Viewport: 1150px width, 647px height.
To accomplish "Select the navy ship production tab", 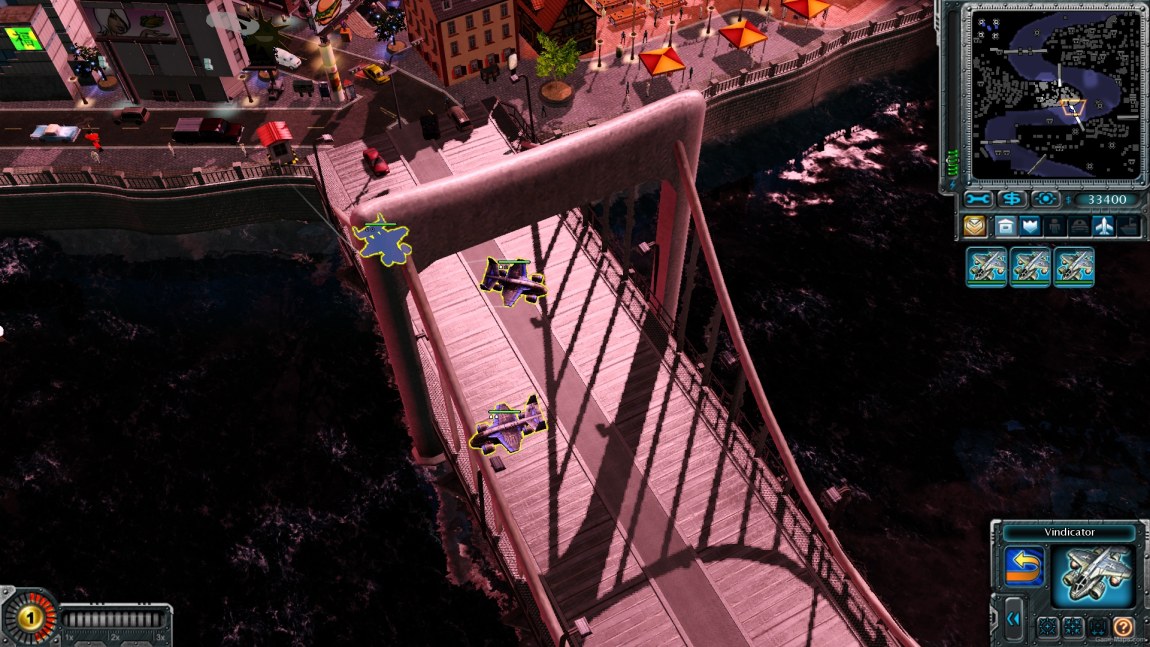I will coord(1129,227).
